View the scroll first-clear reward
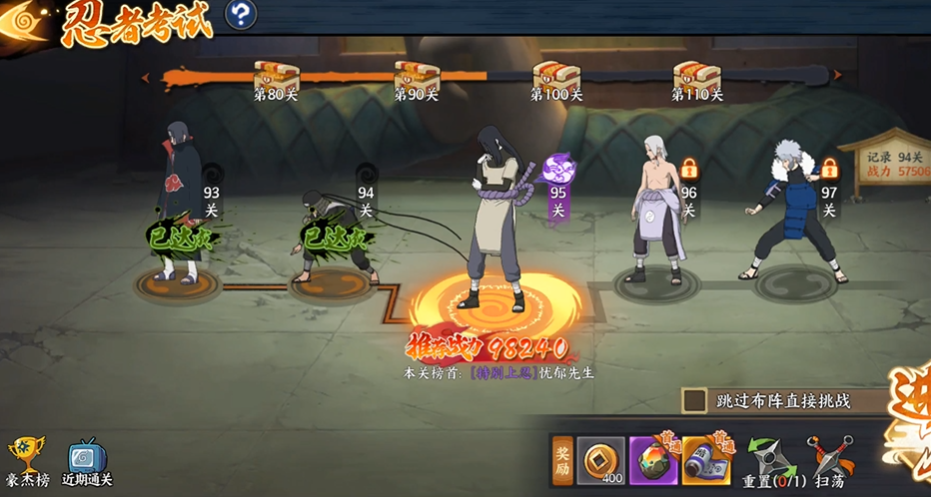The image size is (931, 497). click(706, 462)
